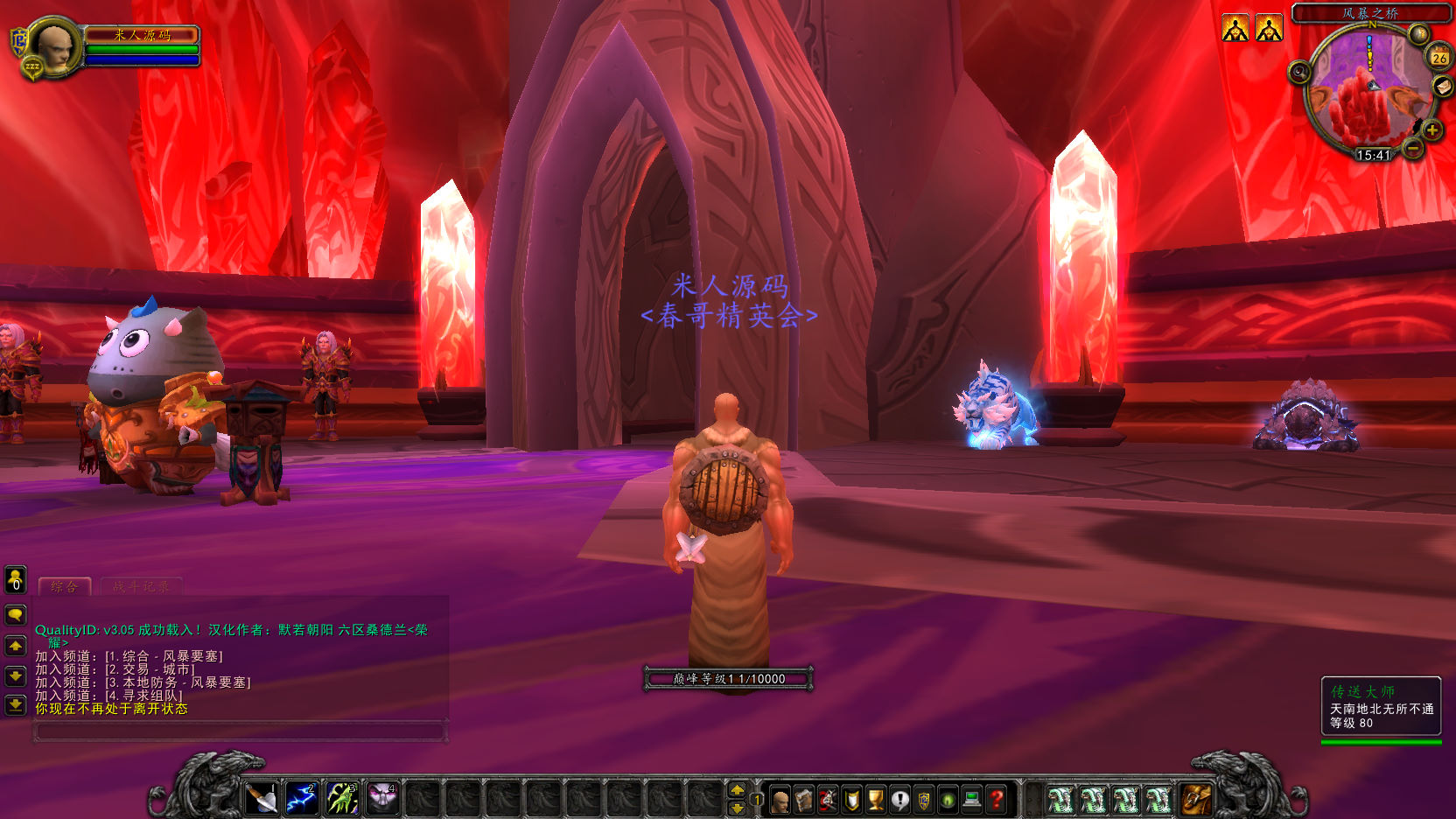
Task: Open the mail envelope icon on minimap
Action: (x=1442, y=87)
